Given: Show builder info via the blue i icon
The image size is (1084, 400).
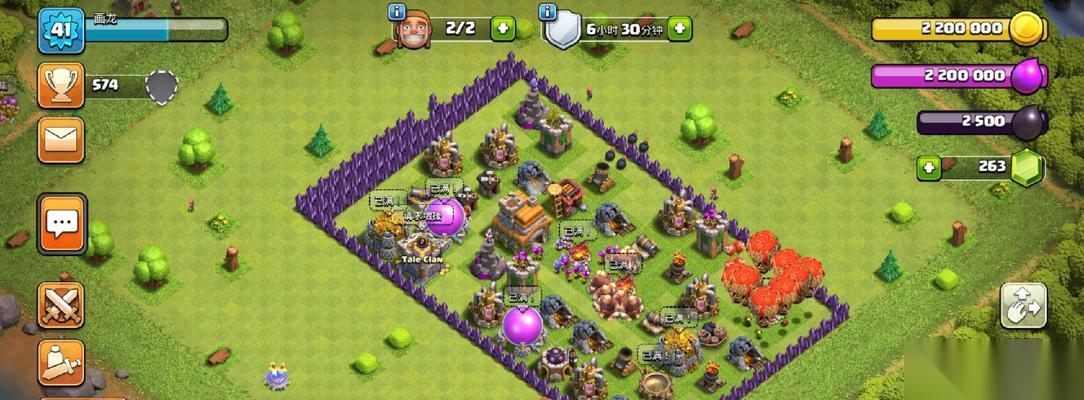Looking at the screenshot, I should tap(397, 13).
